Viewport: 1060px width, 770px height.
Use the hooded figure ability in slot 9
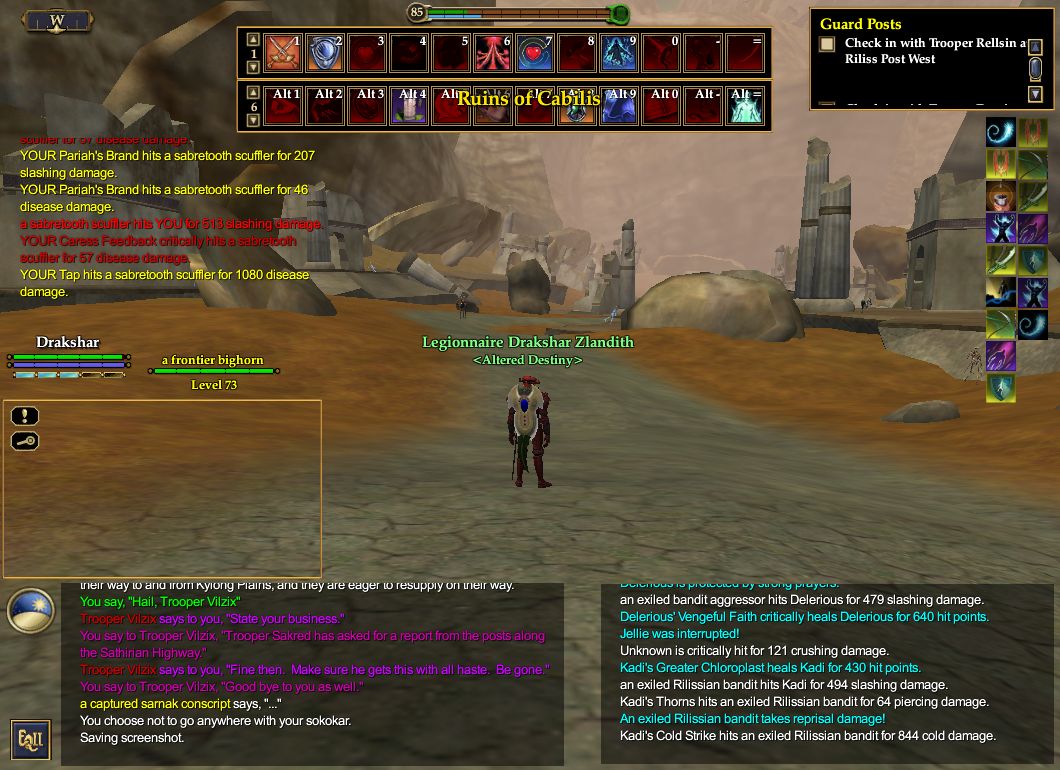(x=620, y=52)
